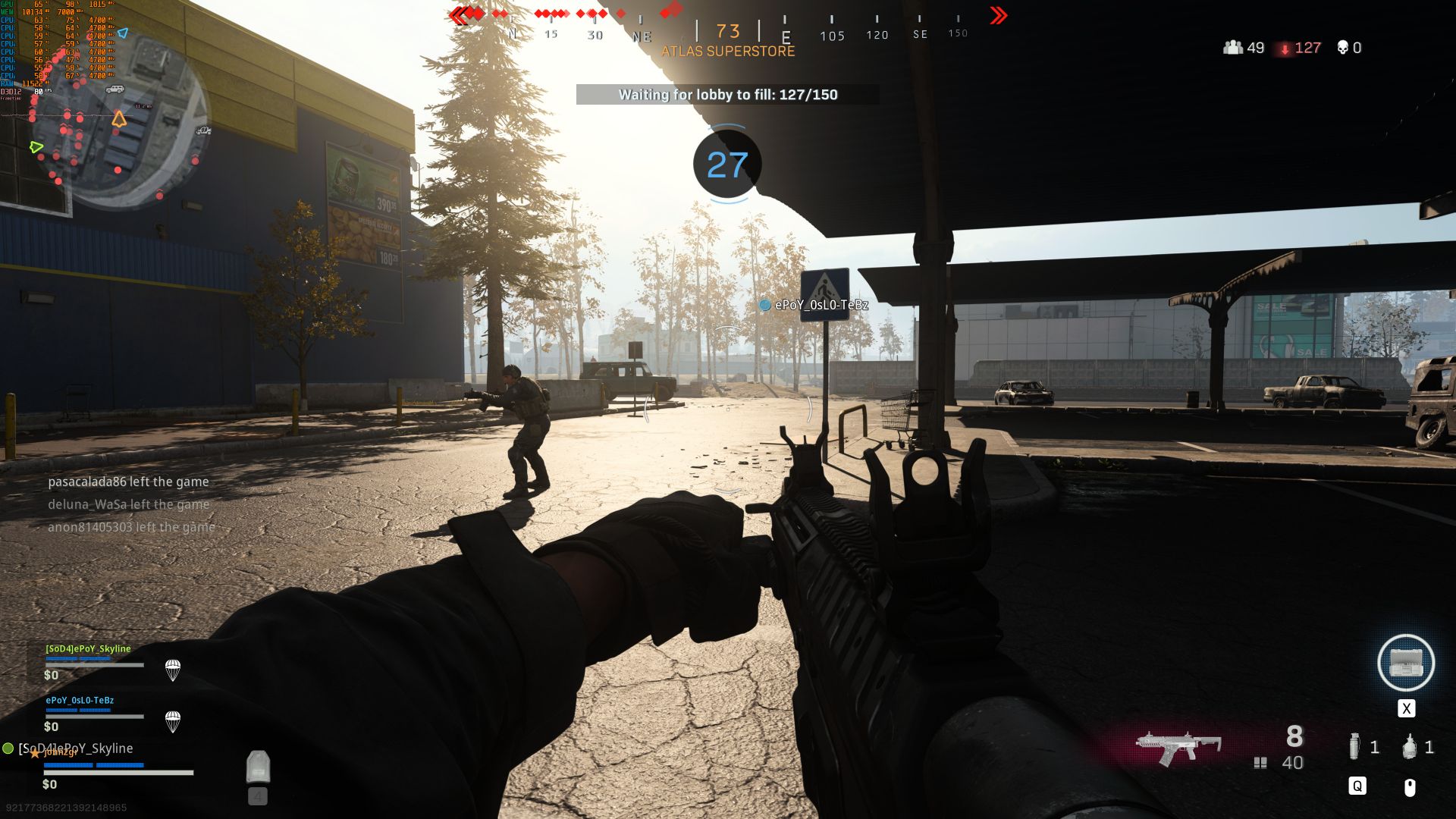Select the ATLAS SUPERSTORE location label
Viewport: 1456px width, 819px height.
pos(727,52)
